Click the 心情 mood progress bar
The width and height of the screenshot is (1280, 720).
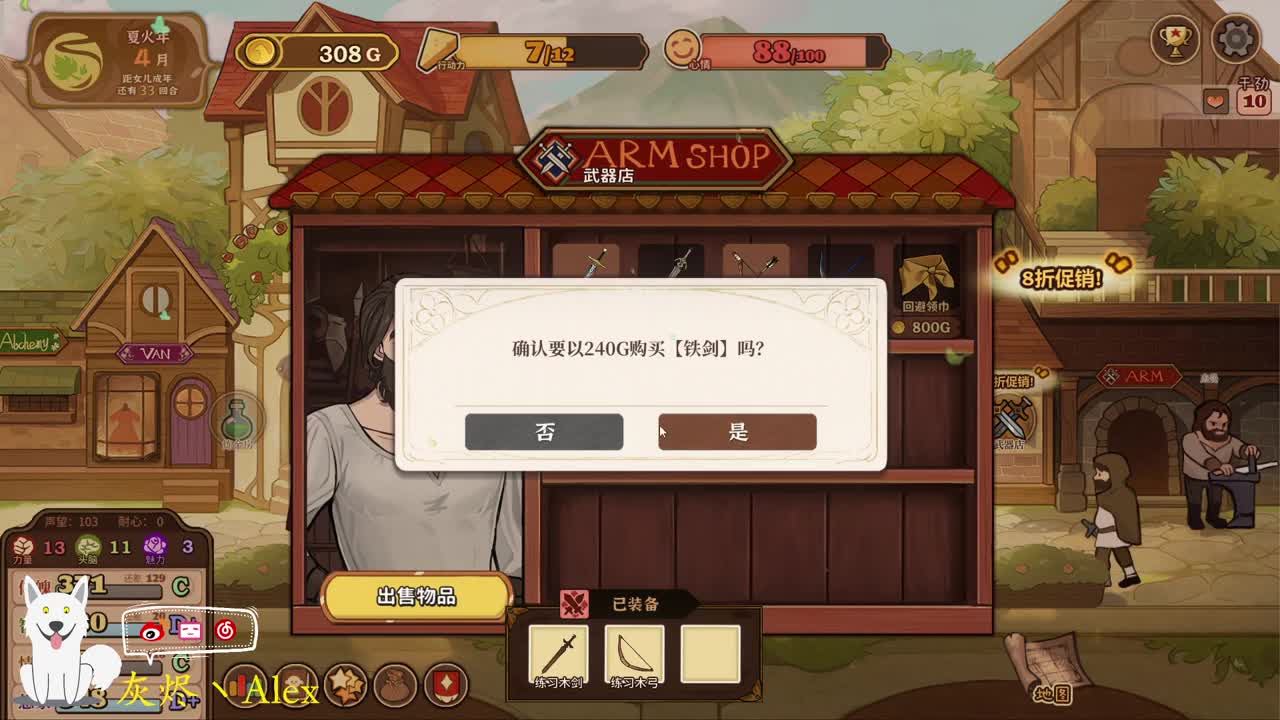click(790, 50)
